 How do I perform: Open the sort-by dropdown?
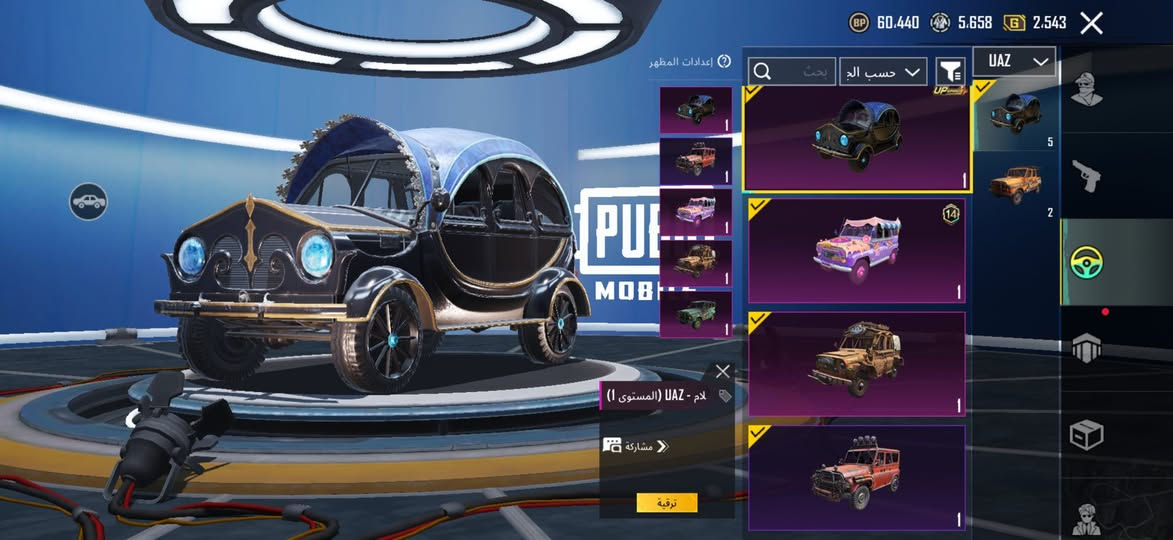pos(883,72)
